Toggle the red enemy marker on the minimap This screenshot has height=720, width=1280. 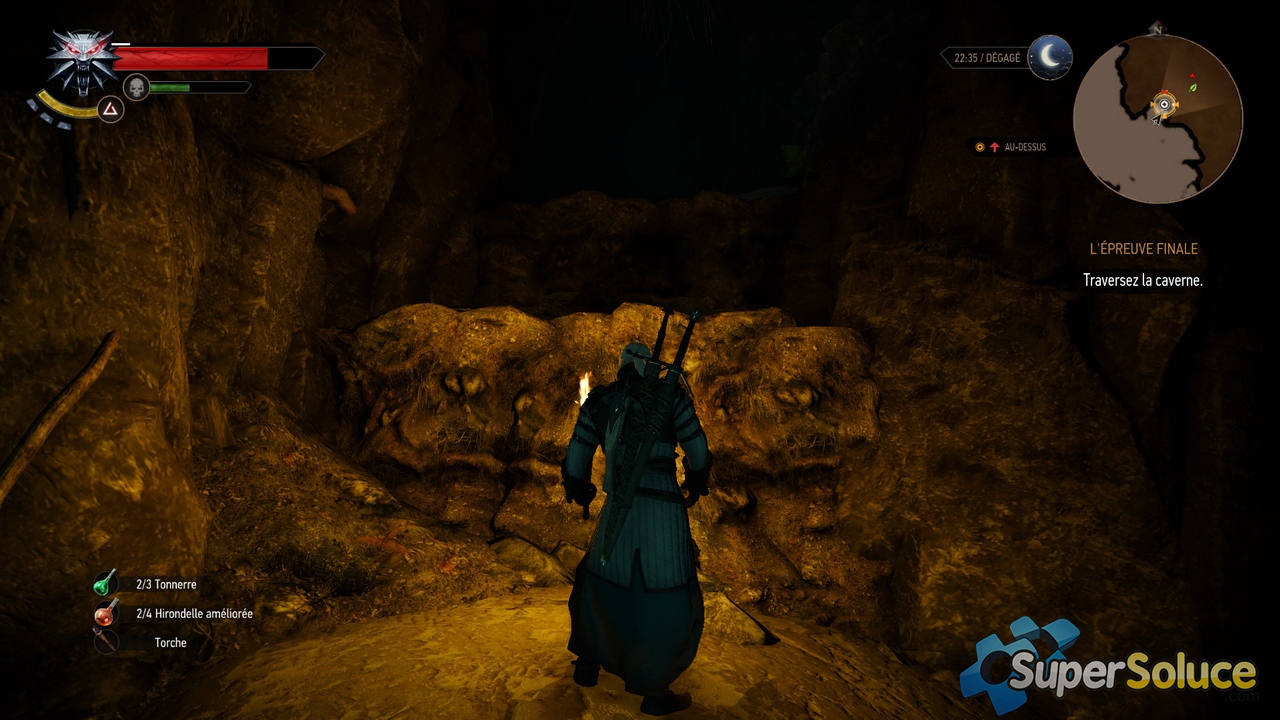[1192, 76]
